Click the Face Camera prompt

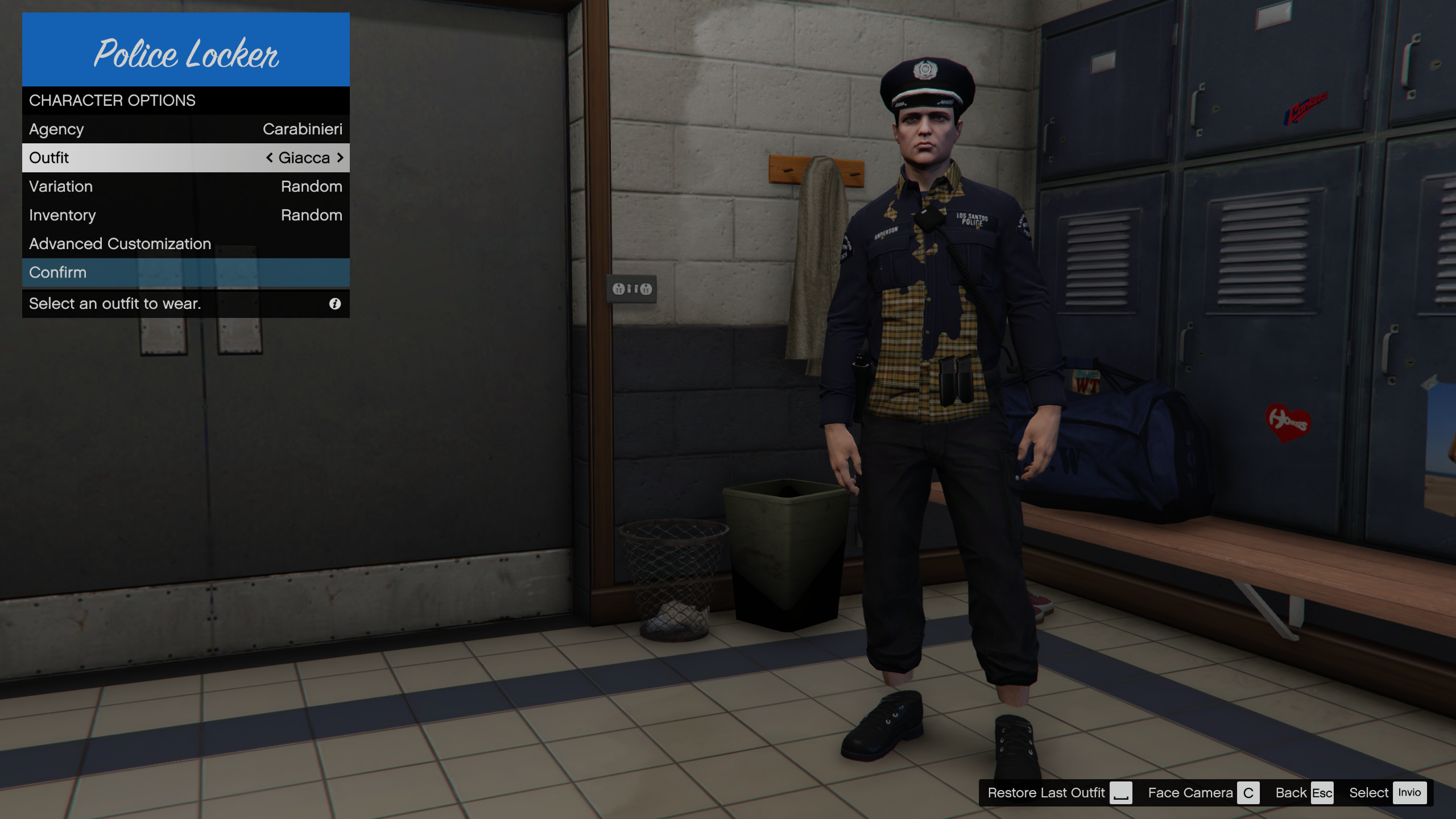pos(1202,793)
